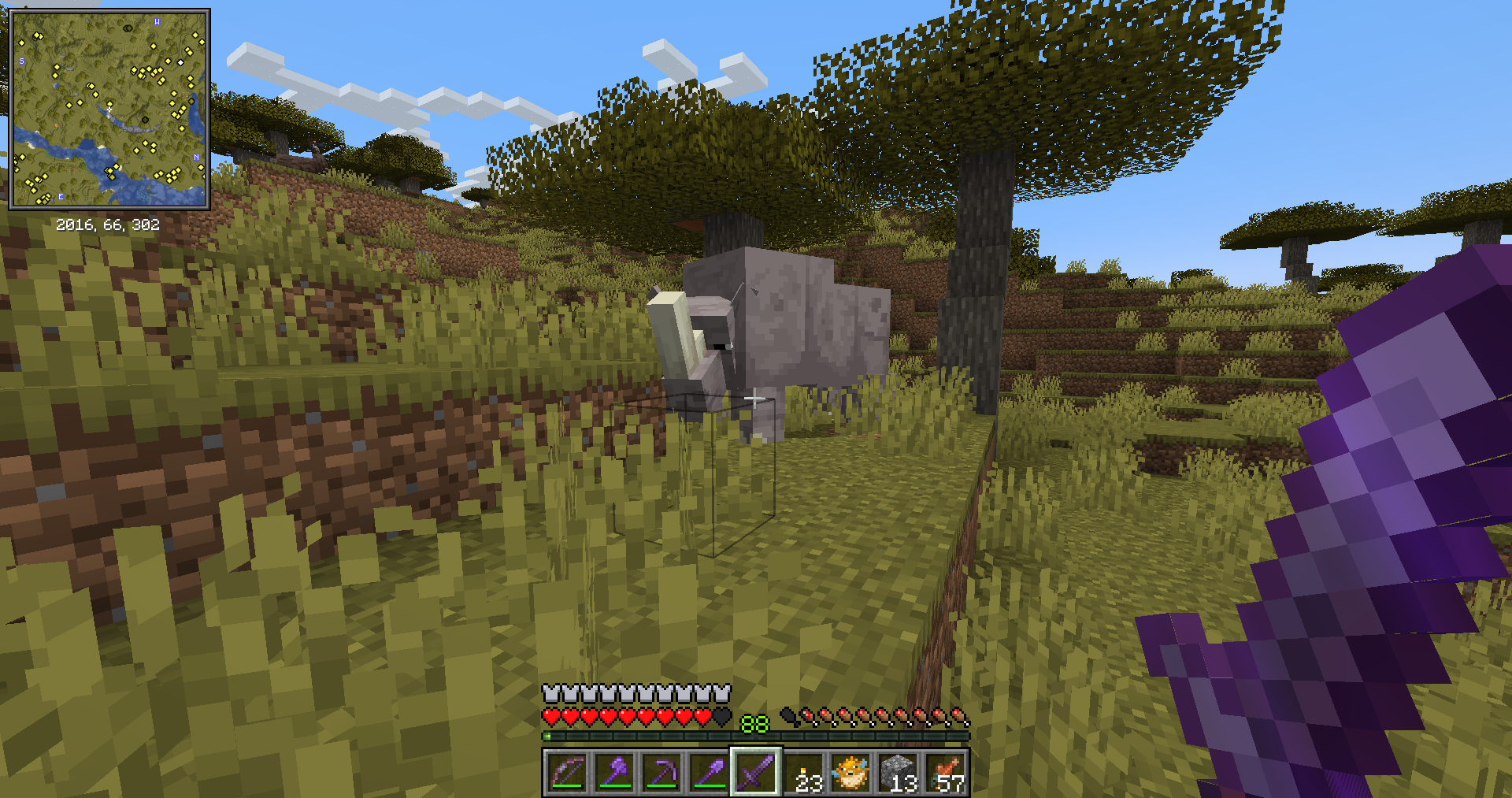1512x798 pixels.
Task: Select the purple sword hotbar slot
Action: pyautogui.click(x=756, y=773)
